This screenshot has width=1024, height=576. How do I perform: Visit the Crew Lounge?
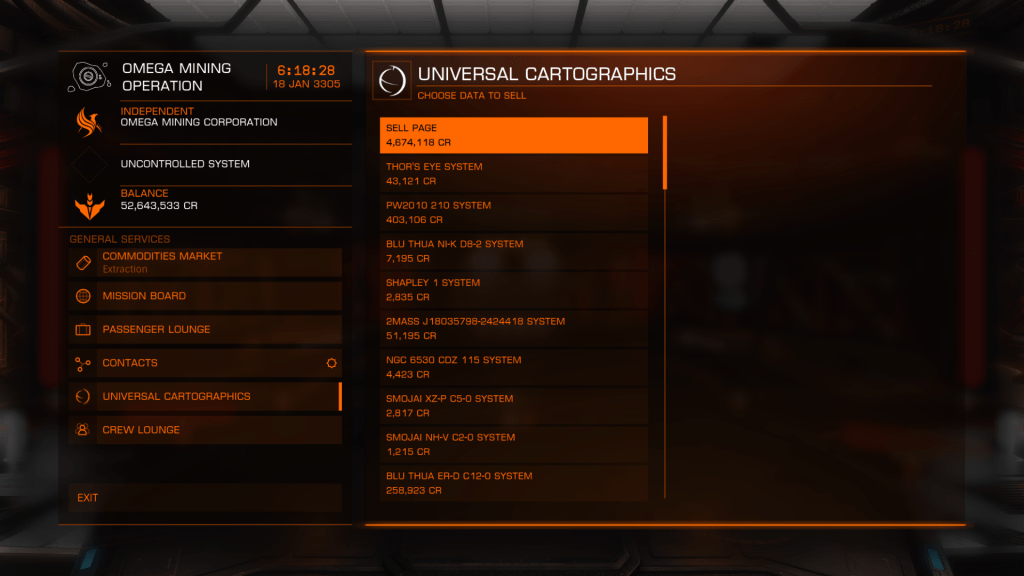(x=205, y=430)
